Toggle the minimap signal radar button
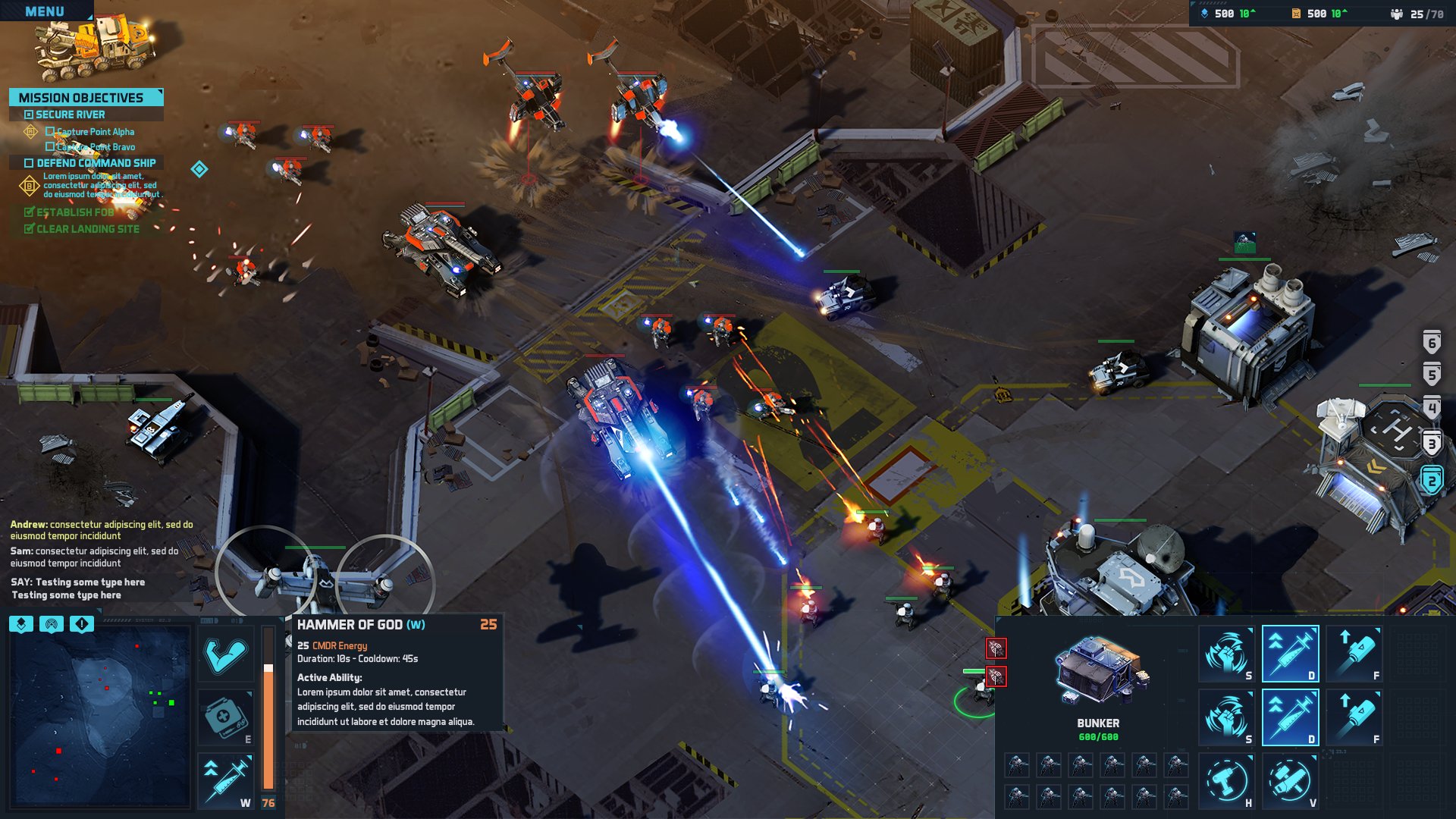The image size is (1456, 819). (x=52, y=624)
